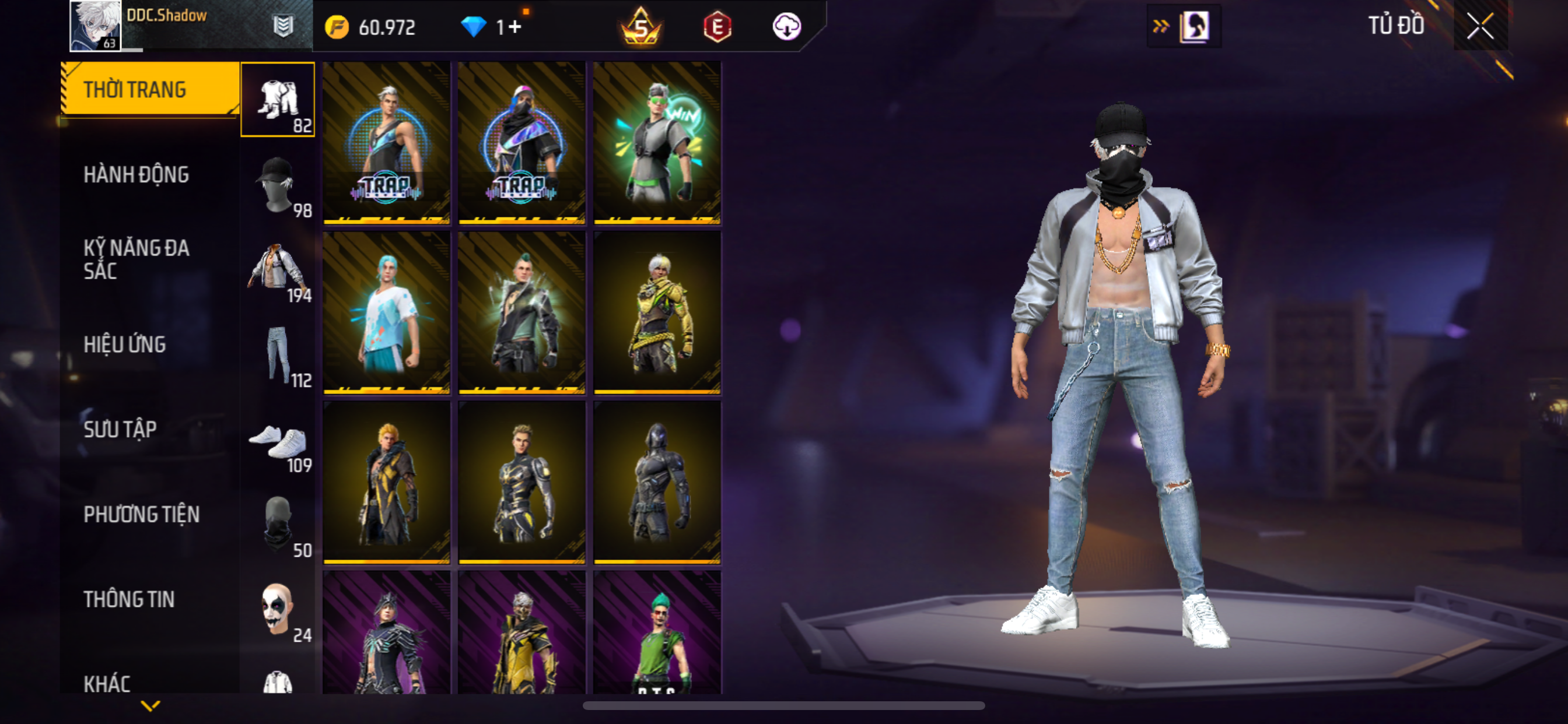Select the white paint-splatter shirt outfit

point(387,312)
